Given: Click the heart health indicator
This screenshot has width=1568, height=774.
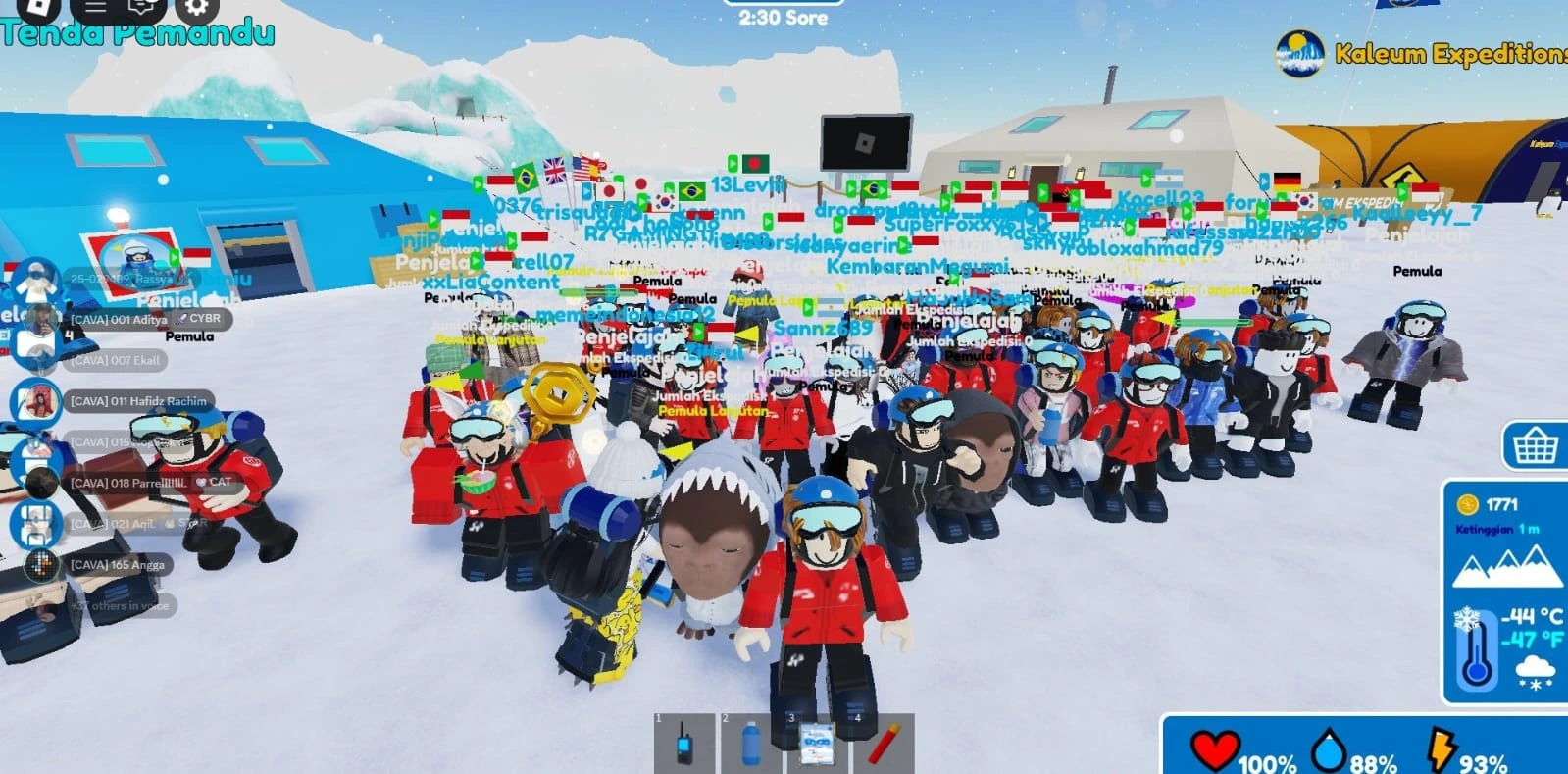Looking at the screenshot, I should (1217, 749).
